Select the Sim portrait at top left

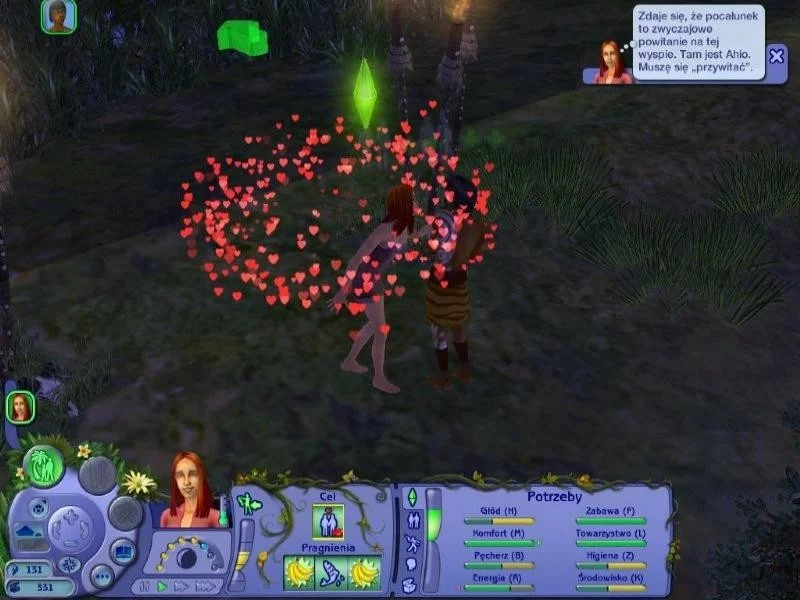[58, 16]
